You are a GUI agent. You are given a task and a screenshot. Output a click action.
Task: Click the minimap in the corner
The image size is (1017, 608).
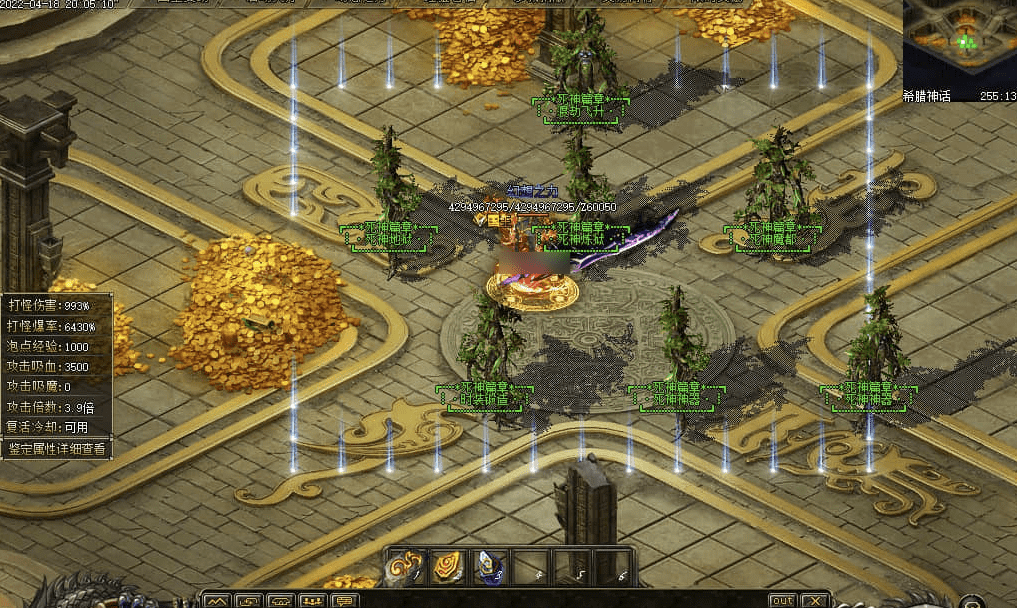pyautogui.click(x=959, y=44)
